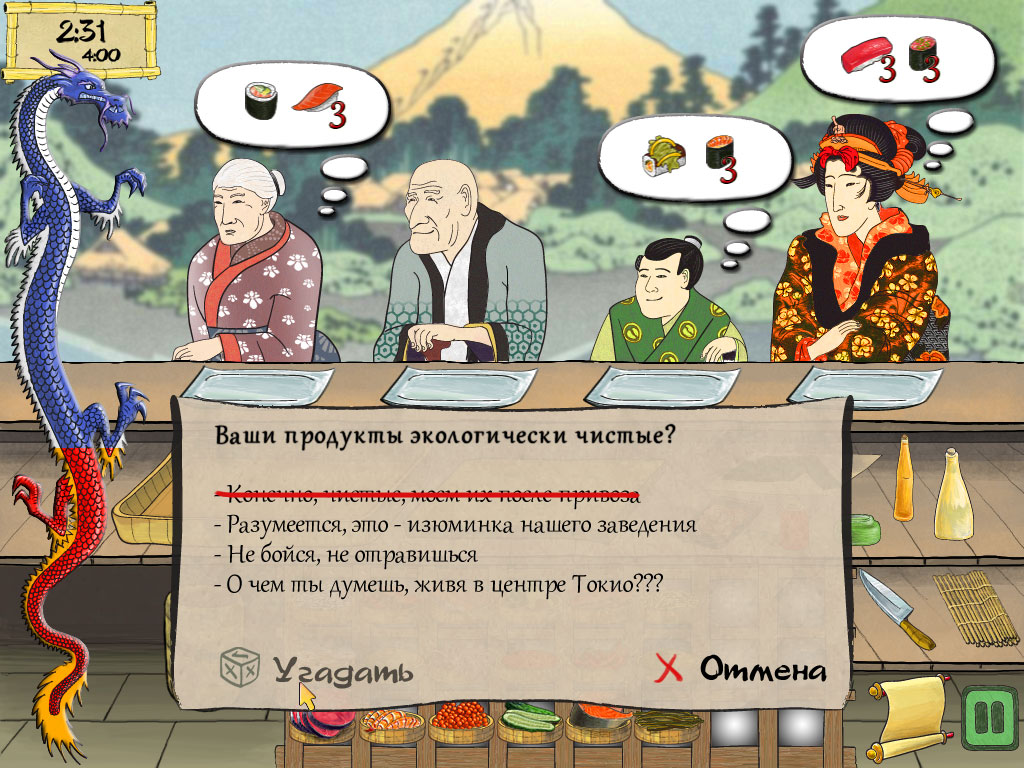Cancel the dialogue with Отмена

[742, 668]
